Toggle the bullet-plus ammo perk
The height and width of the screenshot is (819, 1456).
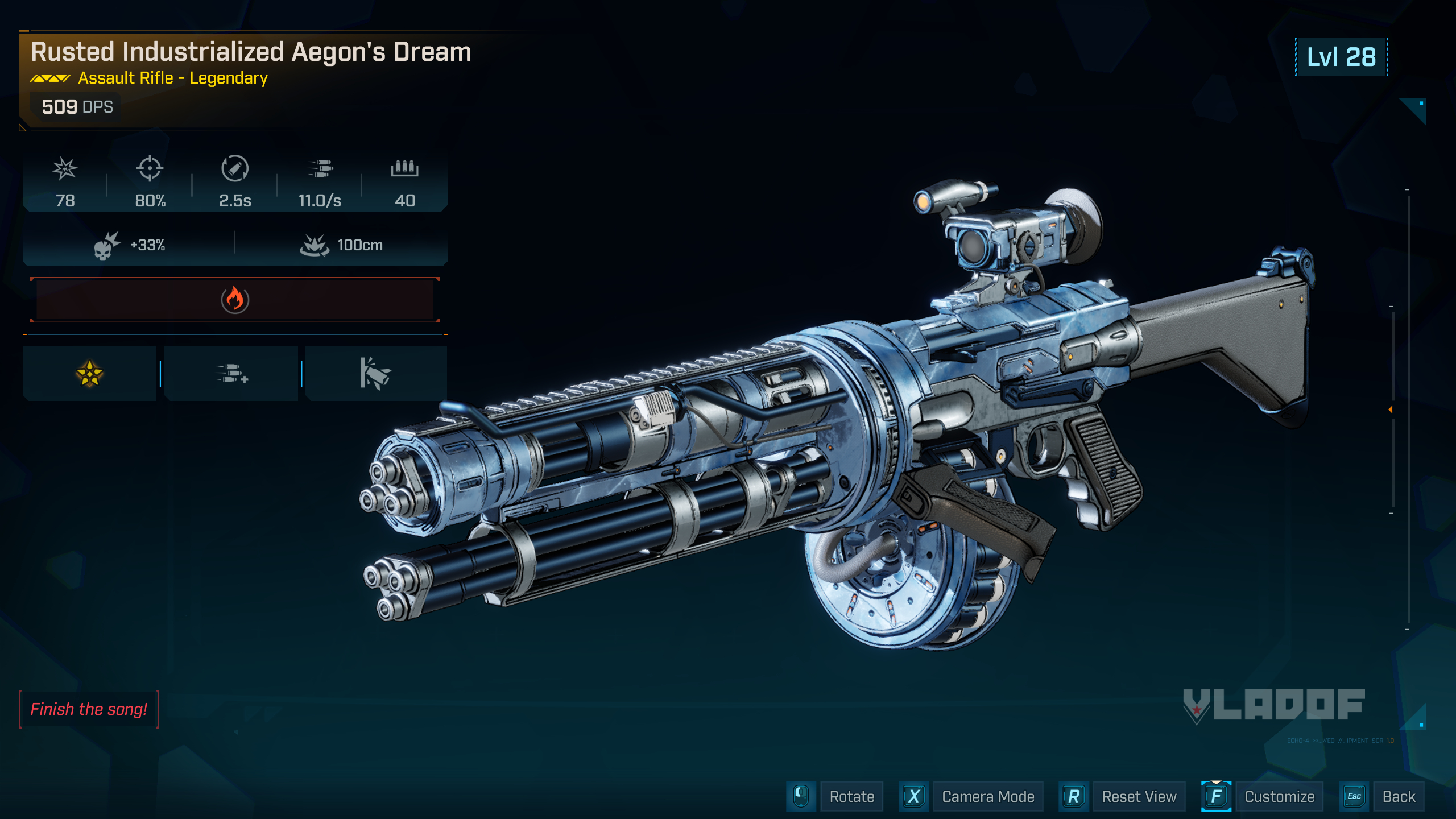[x=231, y=373]
